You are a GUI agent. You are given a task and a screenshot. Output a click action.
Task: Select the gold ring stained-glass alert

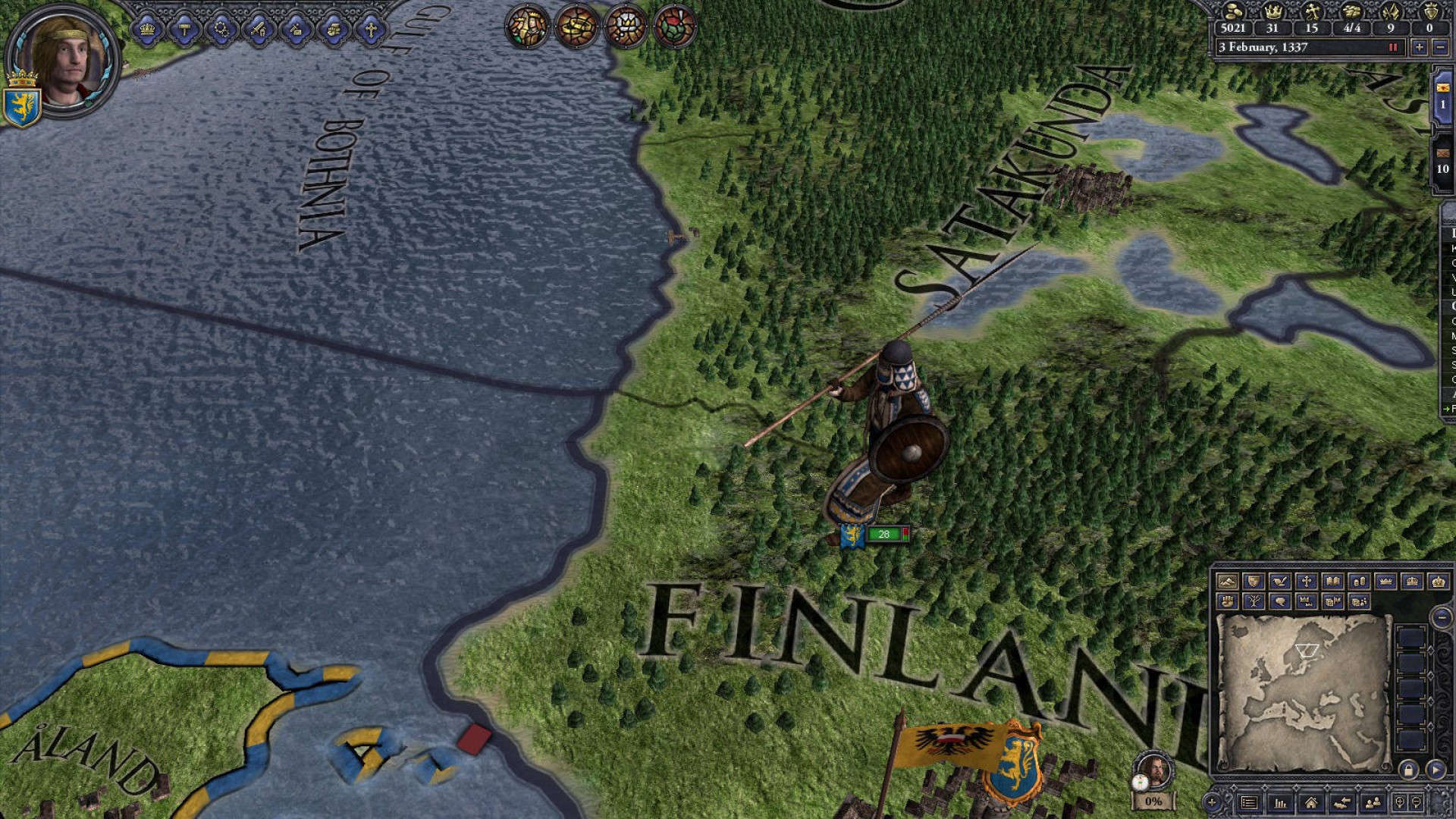[576, 27]
